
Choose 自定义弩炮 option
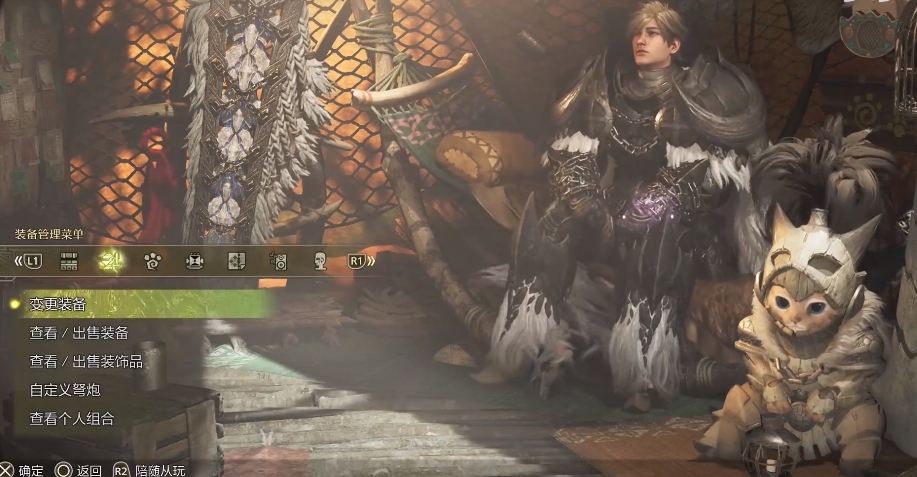(x=64, y=390)
